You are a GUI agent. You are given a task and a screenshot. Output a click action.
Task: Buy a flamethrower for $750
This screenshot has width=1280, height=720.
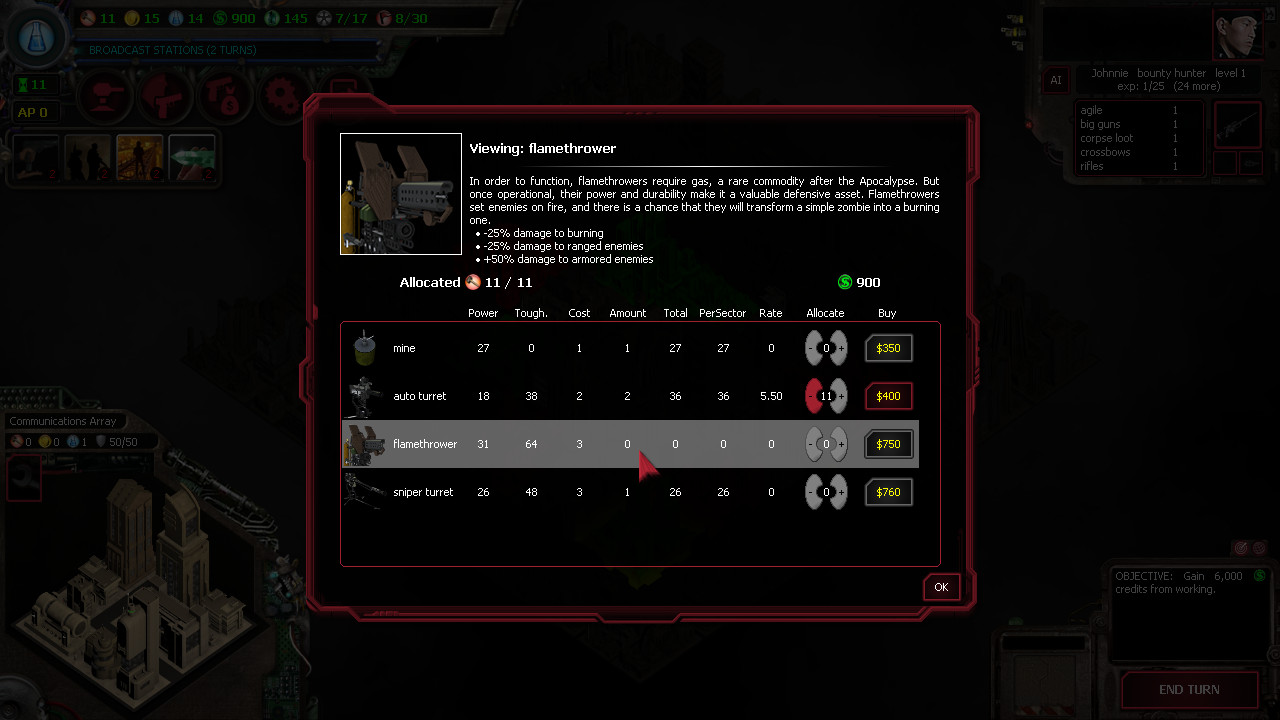(x=888, y=444)
